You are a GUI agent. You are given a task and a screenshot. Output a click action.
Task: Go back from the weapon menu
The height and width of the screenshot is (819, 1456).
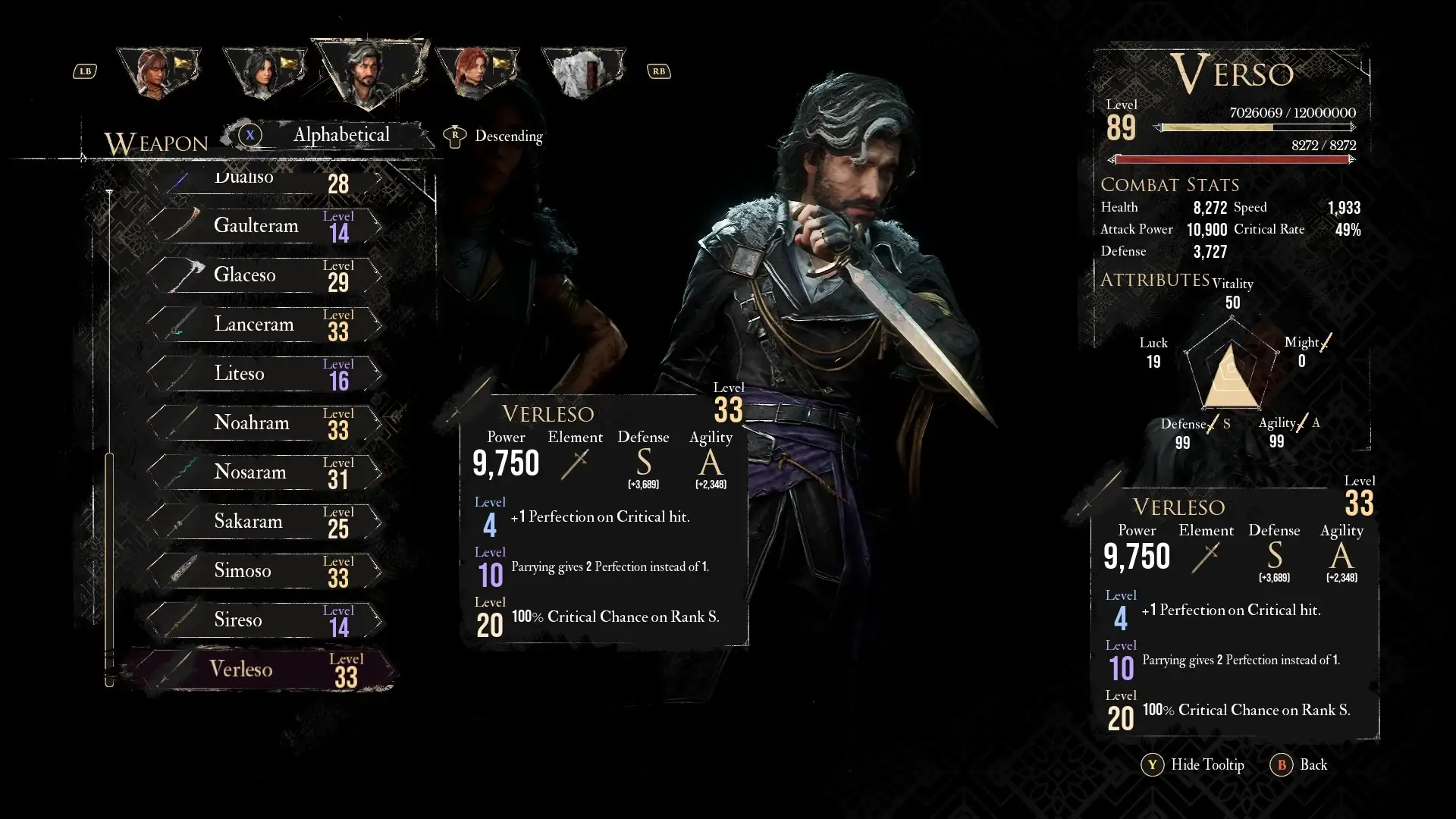point(1299,765)
